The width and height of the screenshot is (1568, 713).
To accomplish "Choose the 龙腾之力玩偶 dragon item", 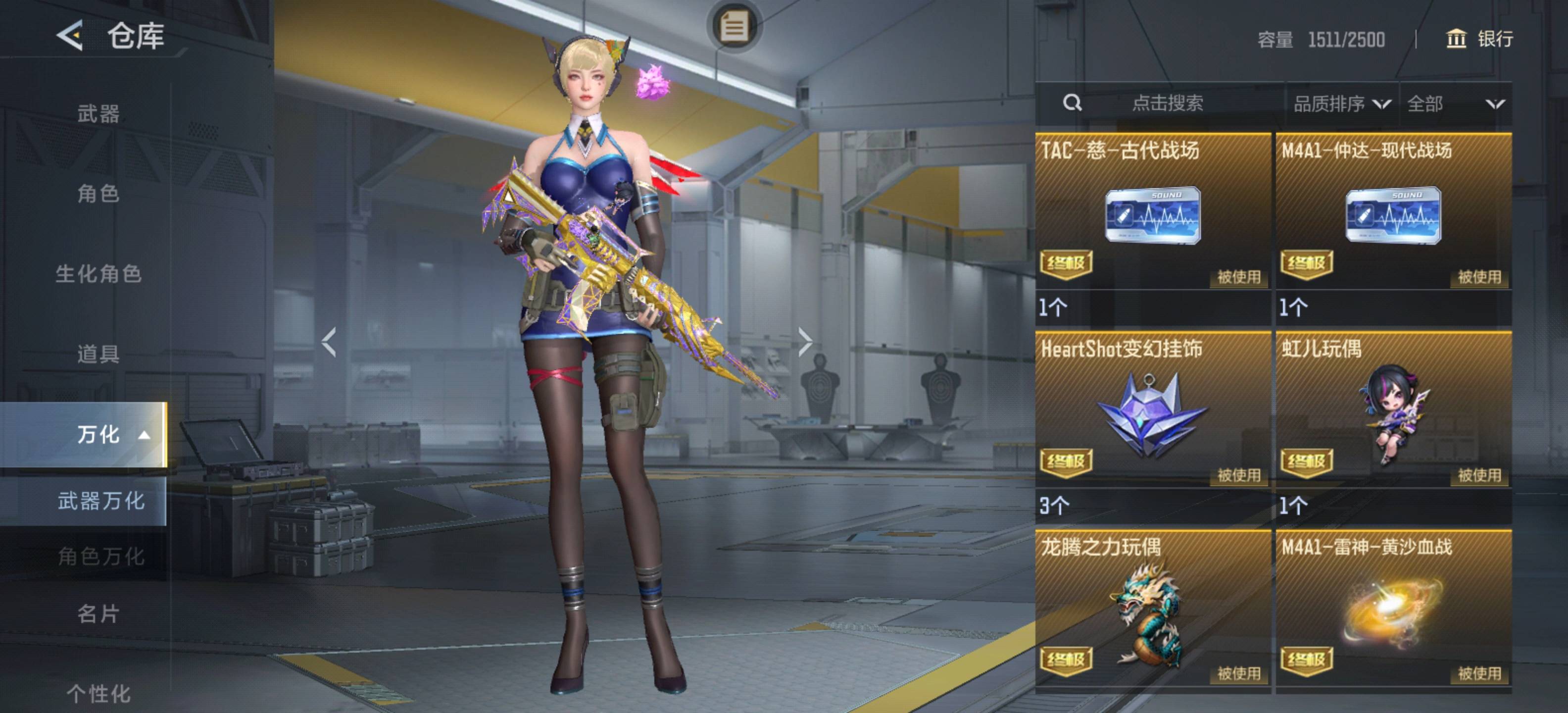I will pyautogui.click(x=1152, y=612).
